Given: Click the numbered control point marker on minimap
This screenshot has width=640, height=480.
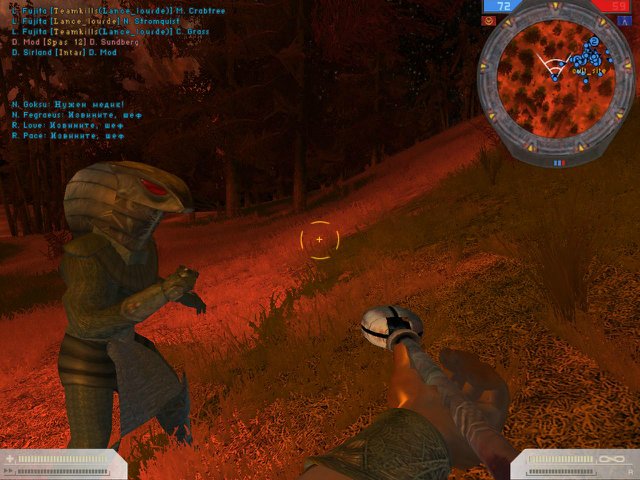Looking at the screenshot, I should (593, 42).
